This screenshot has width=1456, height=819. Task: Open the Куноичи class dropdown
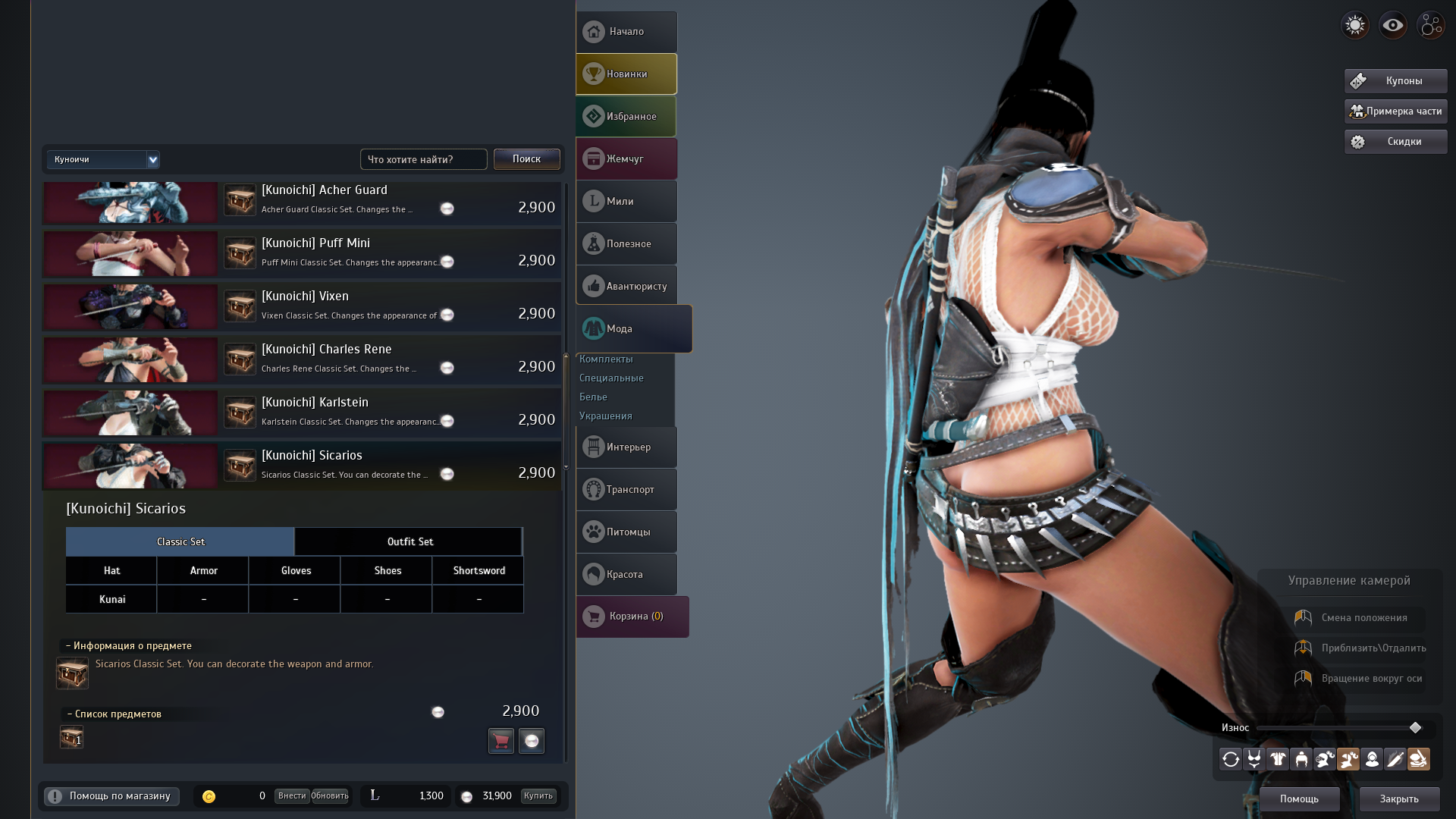[103, 159]
